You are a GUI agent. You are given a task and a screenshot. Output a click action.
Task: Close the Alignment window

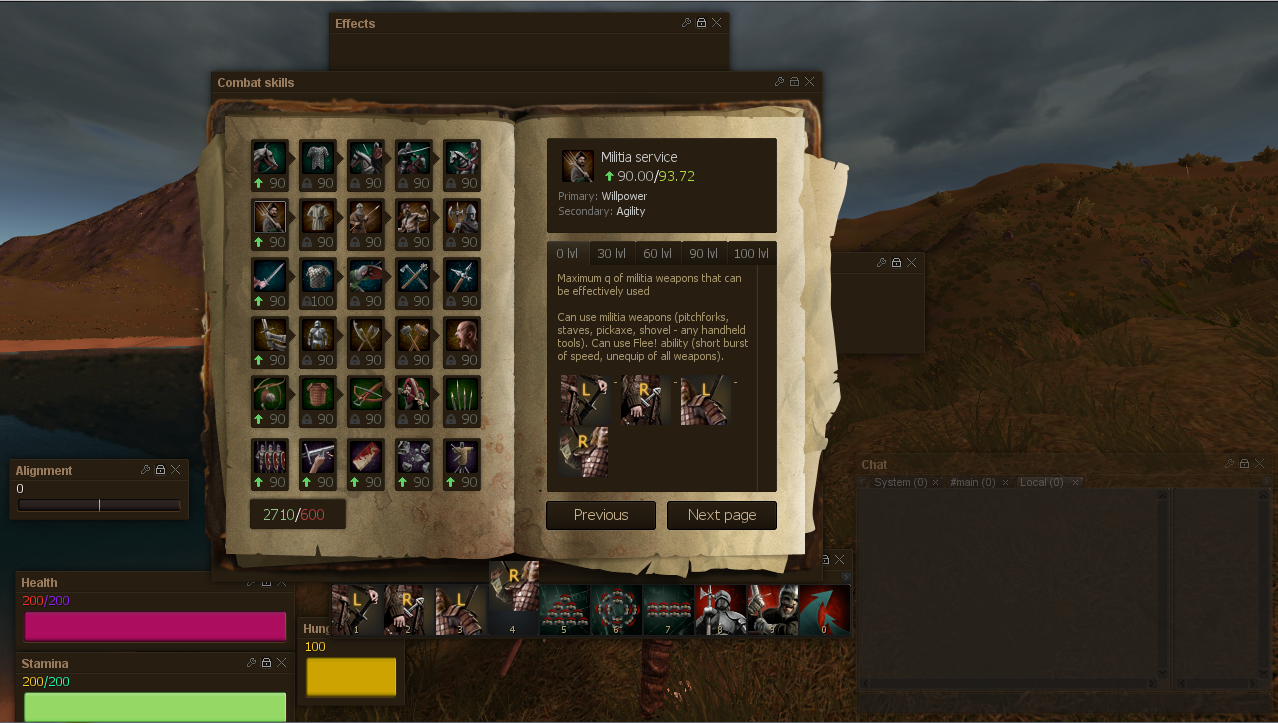coord(176,469)
